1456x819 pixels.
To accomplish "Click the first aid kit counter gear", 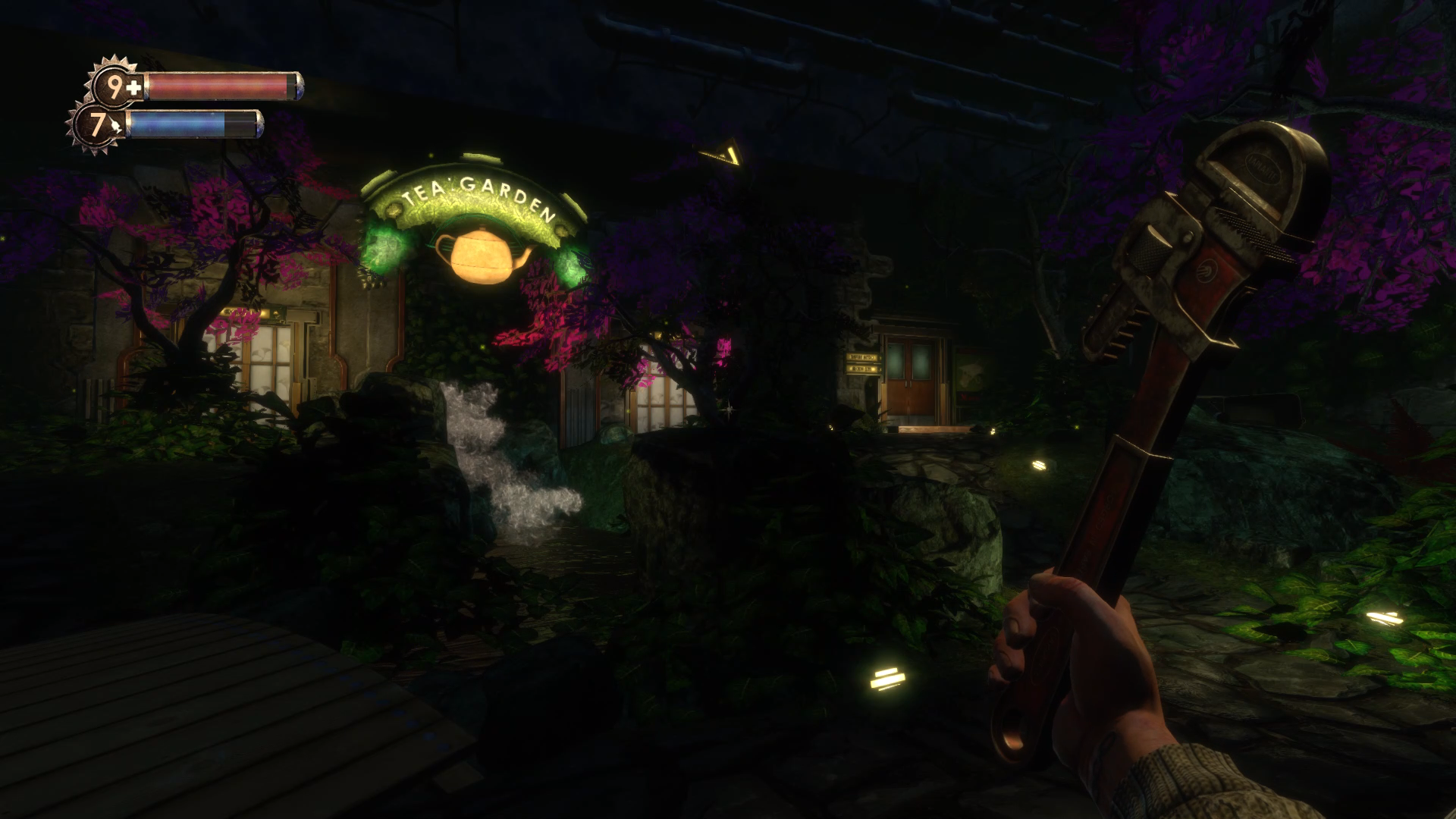I will point(118,87).
